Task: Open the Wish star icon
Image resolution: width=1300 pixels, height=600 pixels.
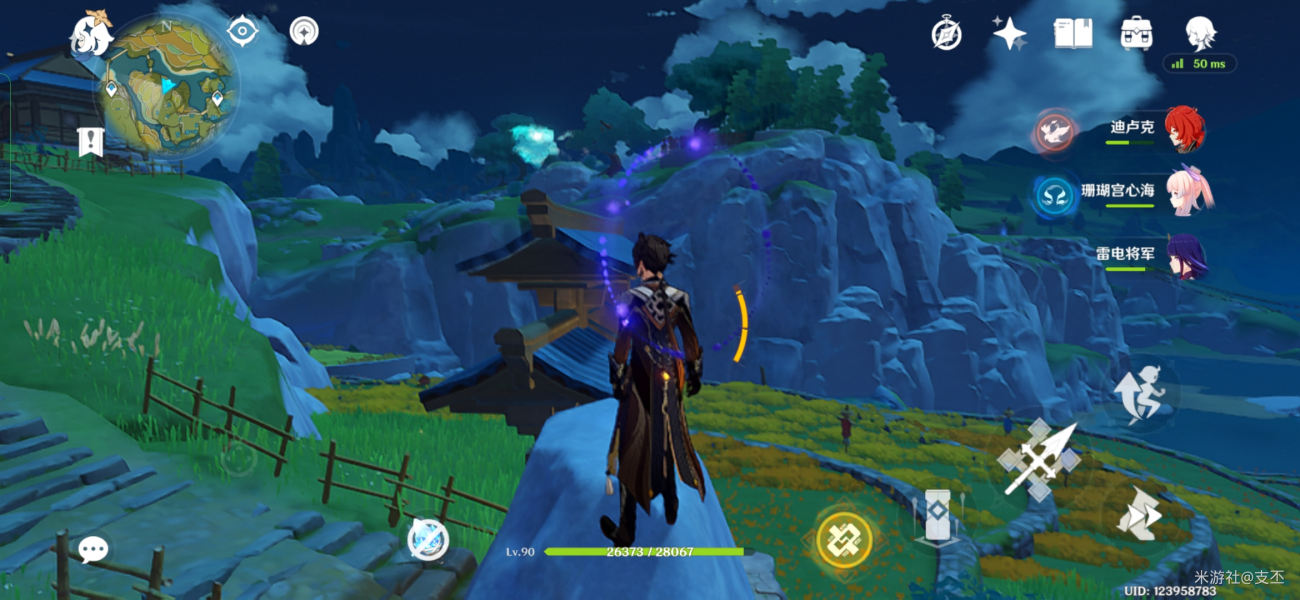Action: [1009, 34]
